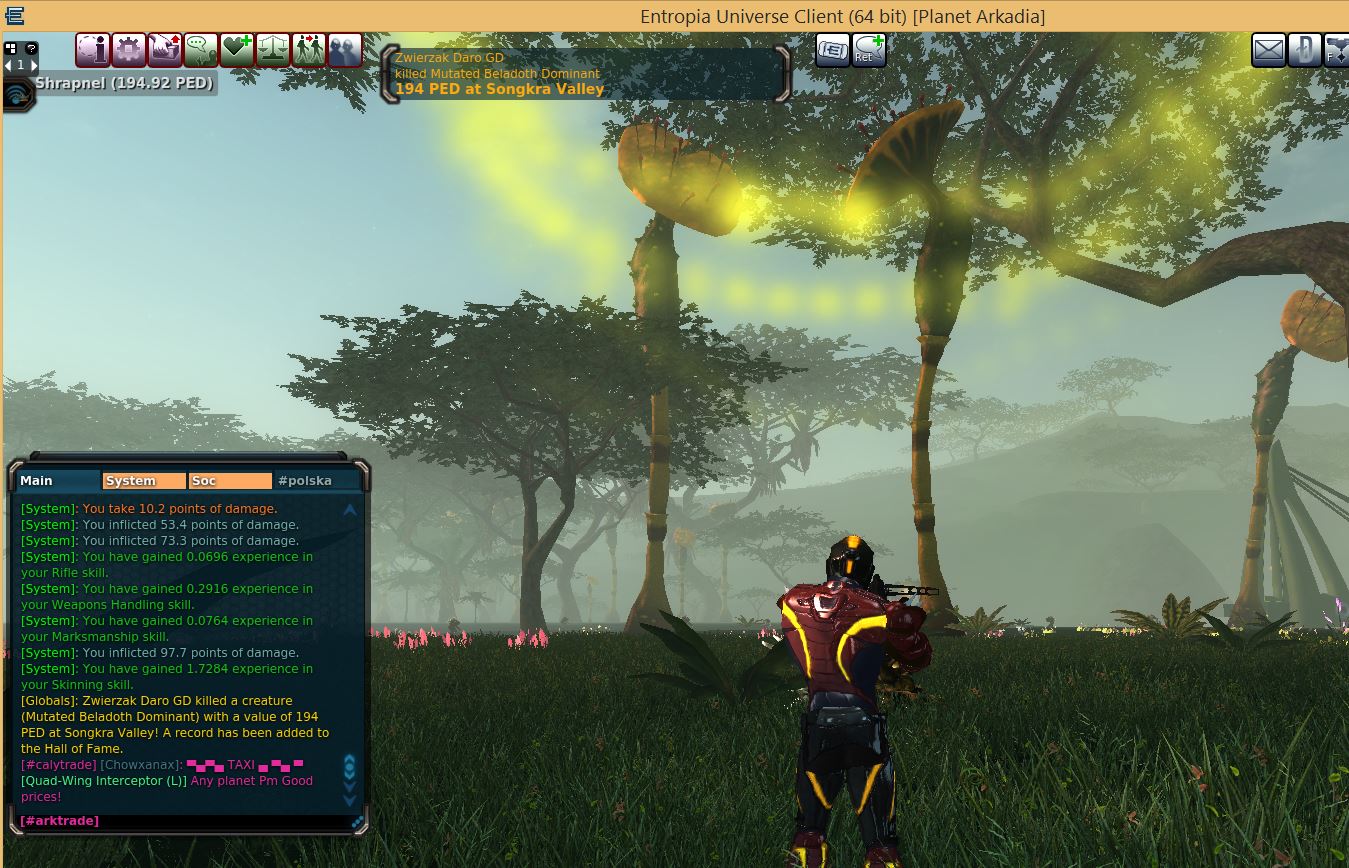The height and width of the screenshot is (868, 1349).
Task: Switch to the System chat tab
Action: pos(144,481)
